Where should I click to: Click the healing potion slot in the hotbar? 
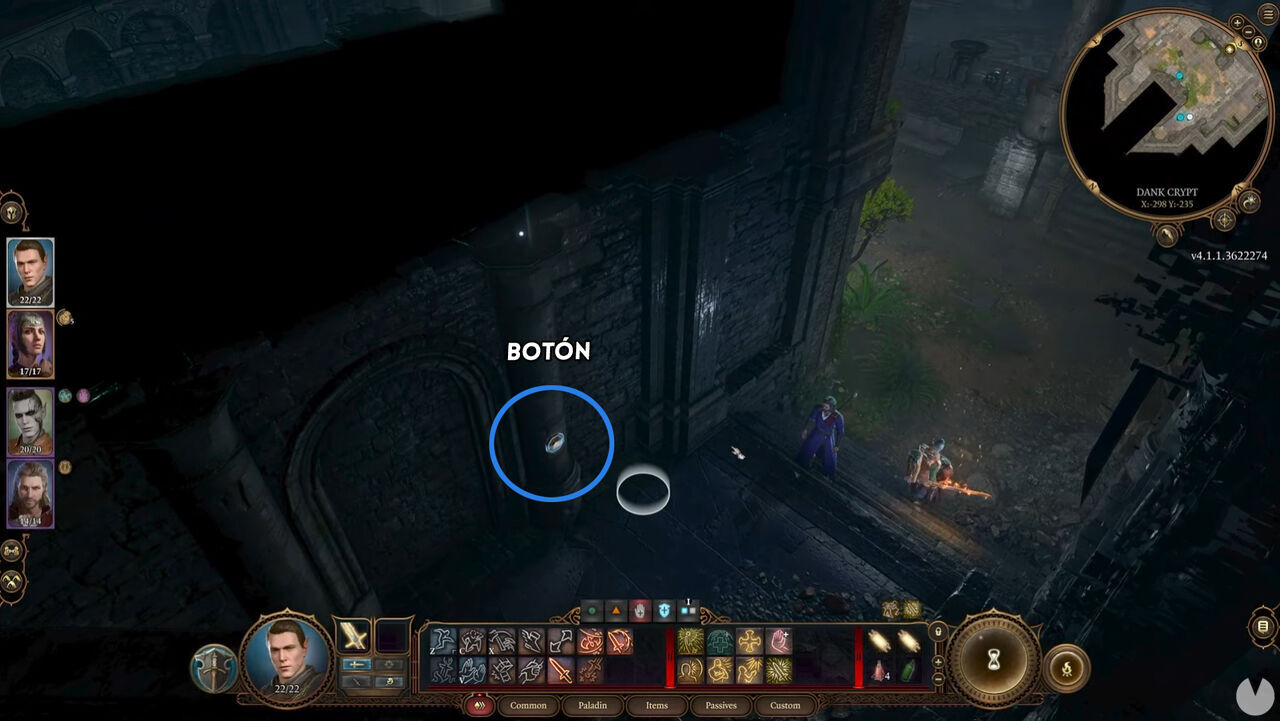coord(877,670)
